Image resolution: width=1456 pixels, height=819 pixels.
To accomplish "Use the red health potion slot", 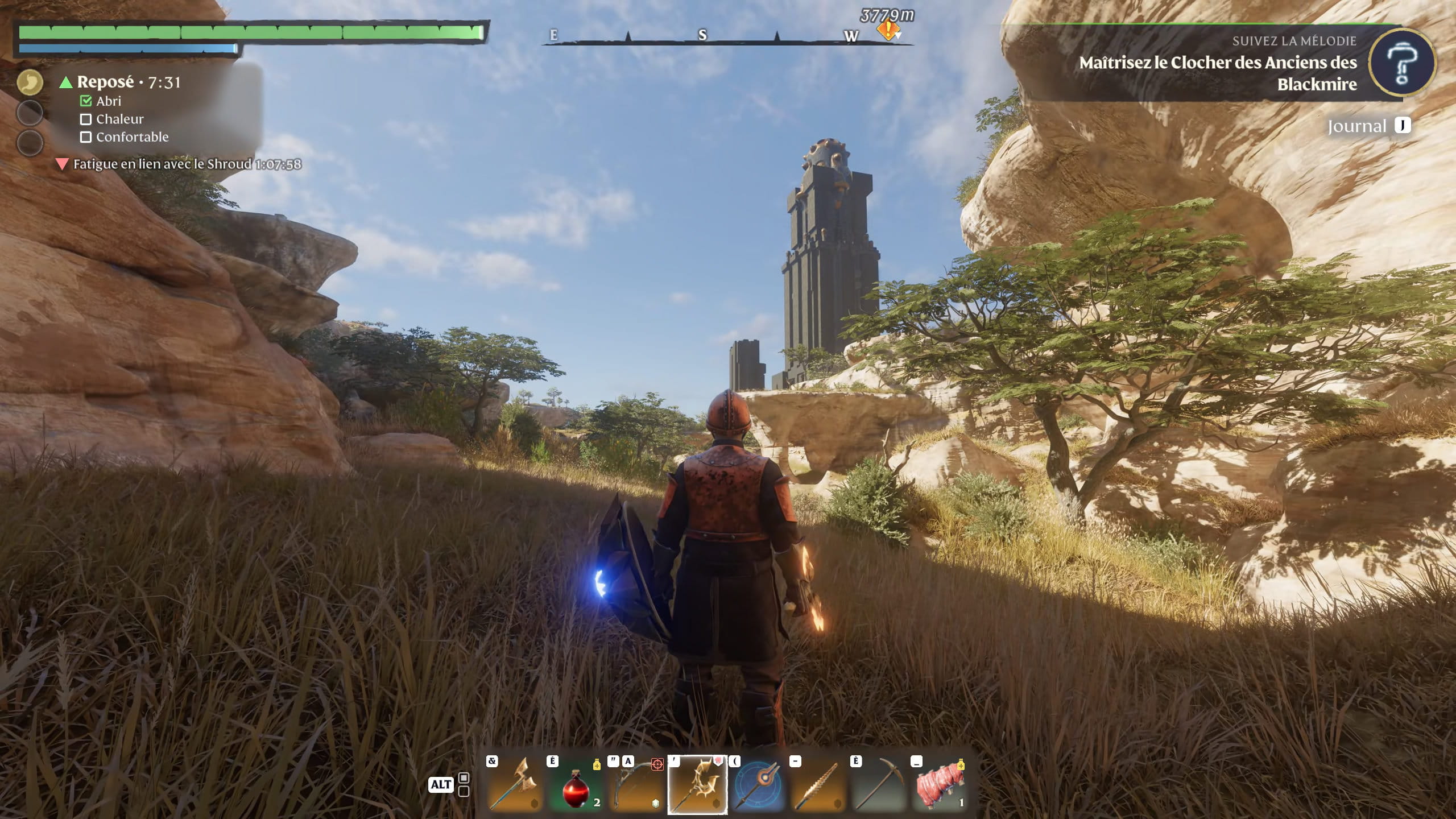I will coord(576,784).
